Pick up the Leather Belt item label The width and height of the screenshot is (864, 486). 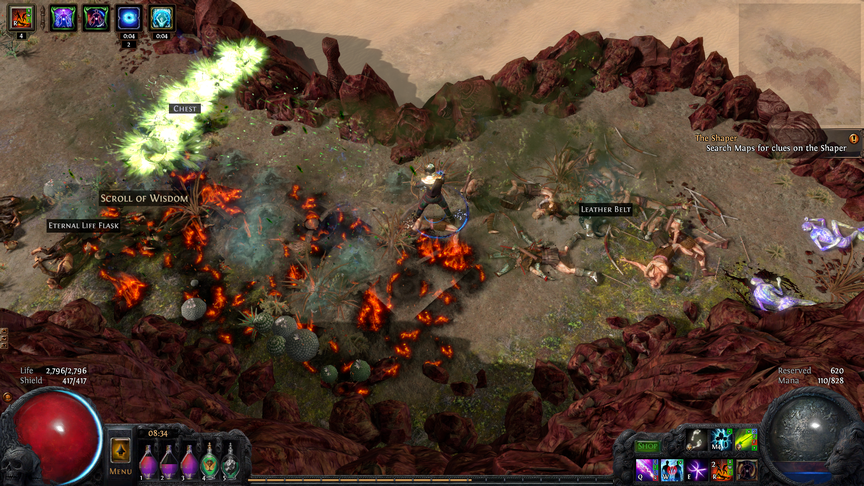606,209
